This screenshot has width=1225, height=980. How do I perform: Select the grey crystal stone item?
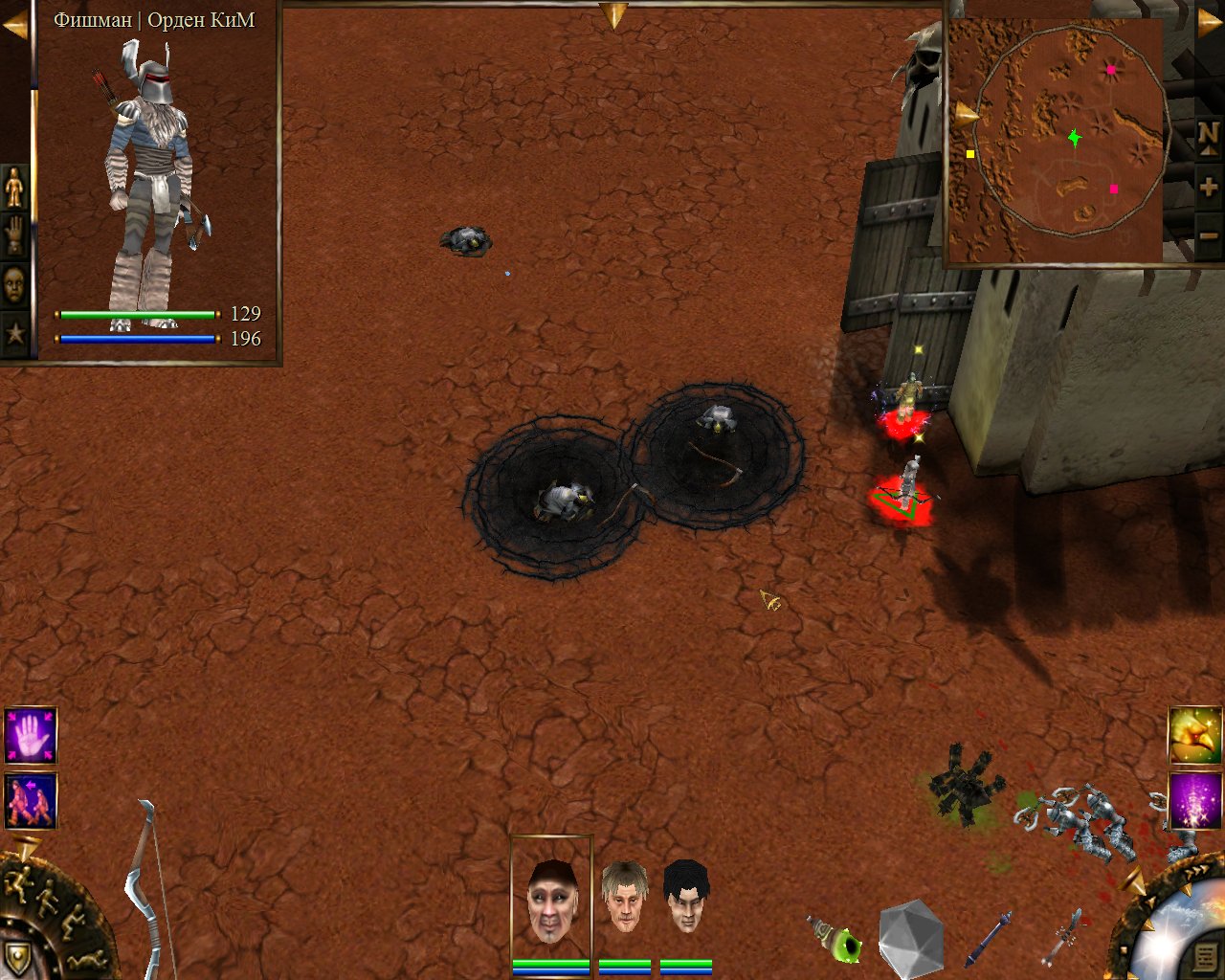pyautogui.click(x=911, y=938)
